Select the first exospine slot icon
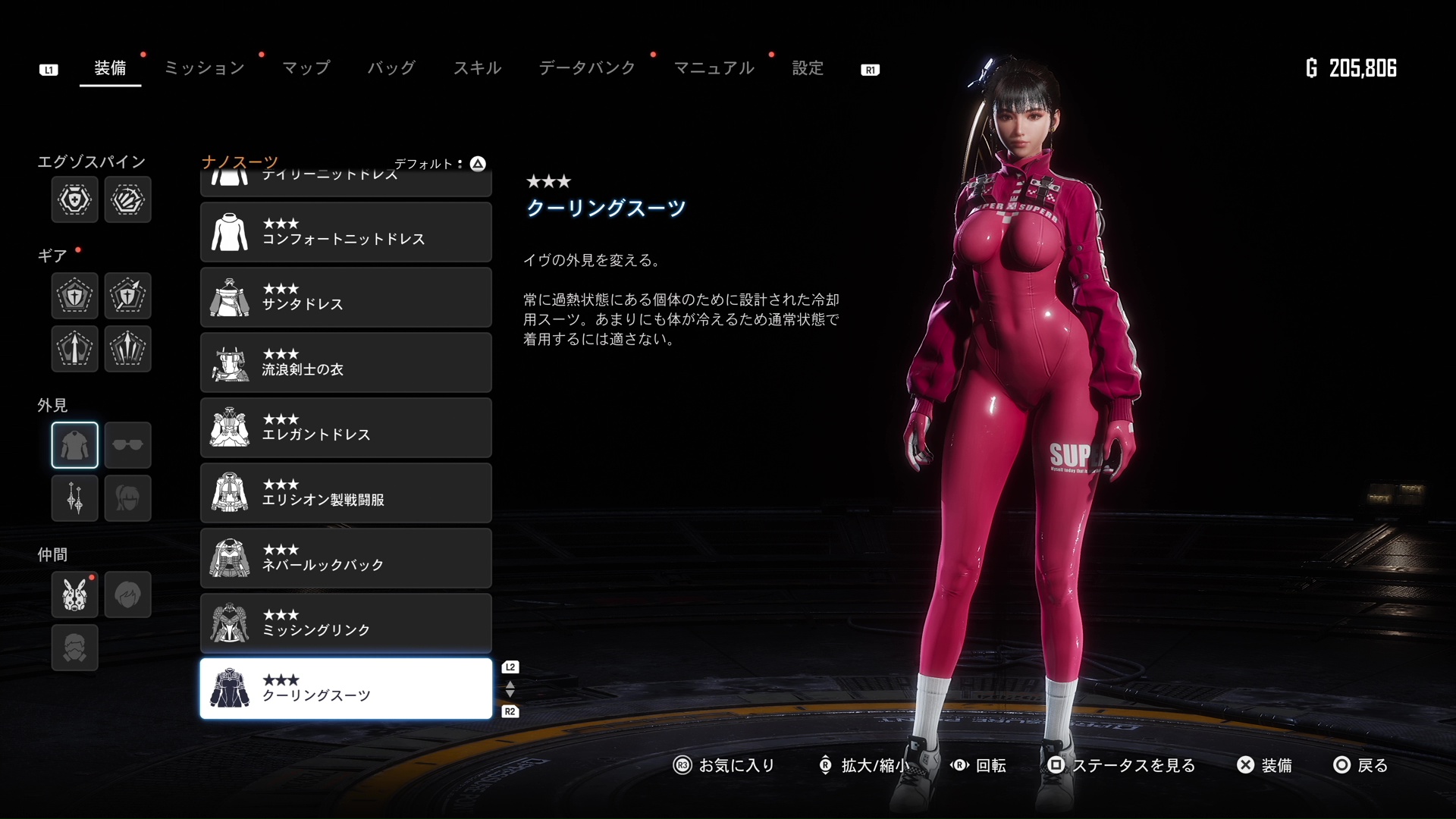The height and width of the screenshot is (819, 1456). tap(74, 199)
